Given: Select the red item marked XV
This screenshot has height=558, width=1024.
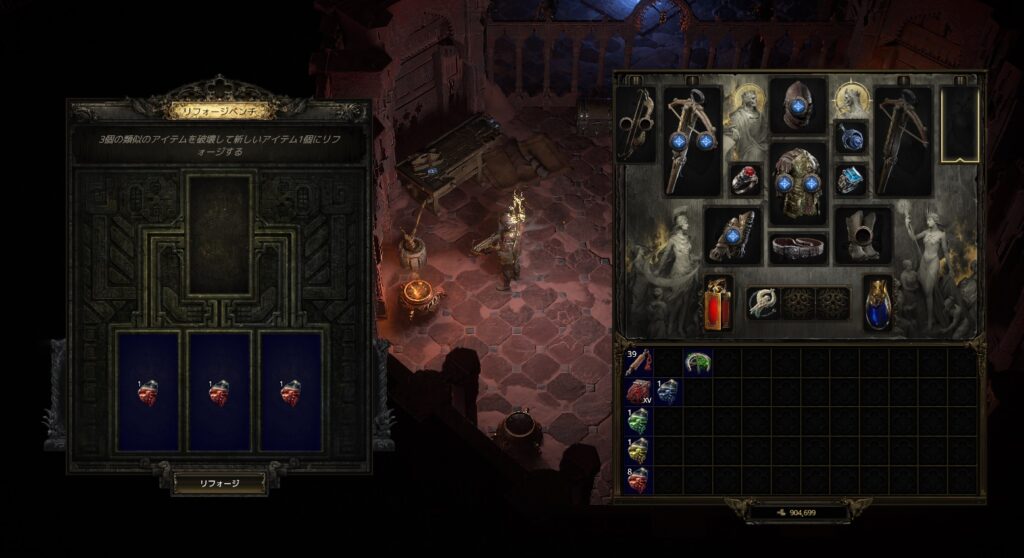Looking at the screenshot, I should pos(638,391).
